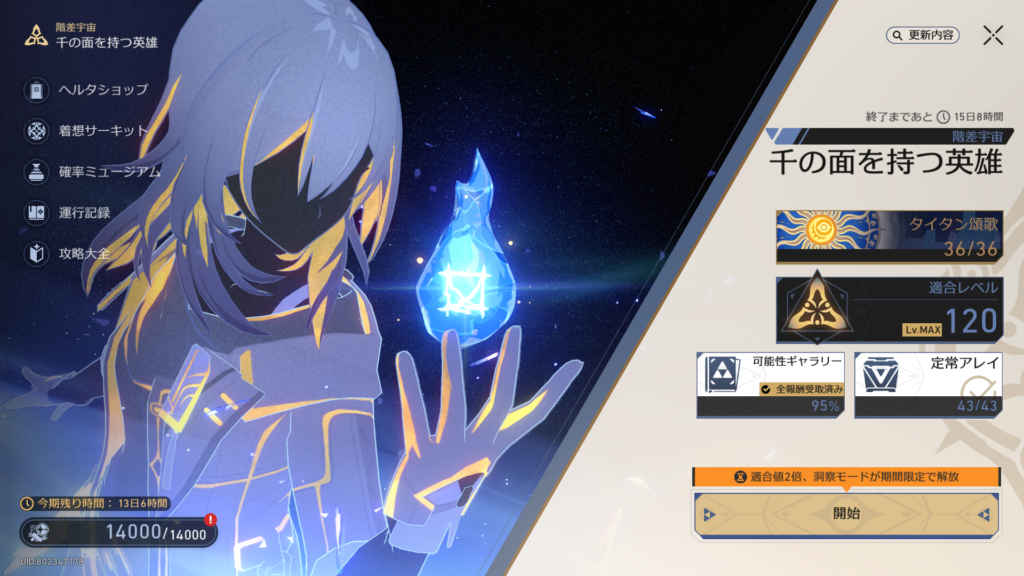The height and width of the screenshot is (576, 1024).
Task: Open the 運行記録 menu entry
Action: (x=70, y=213)
